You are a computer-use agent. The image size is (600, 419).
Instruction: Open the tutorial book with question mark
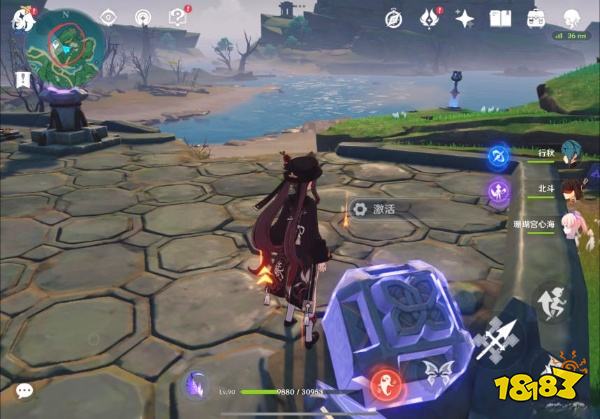tap(178, 17)
